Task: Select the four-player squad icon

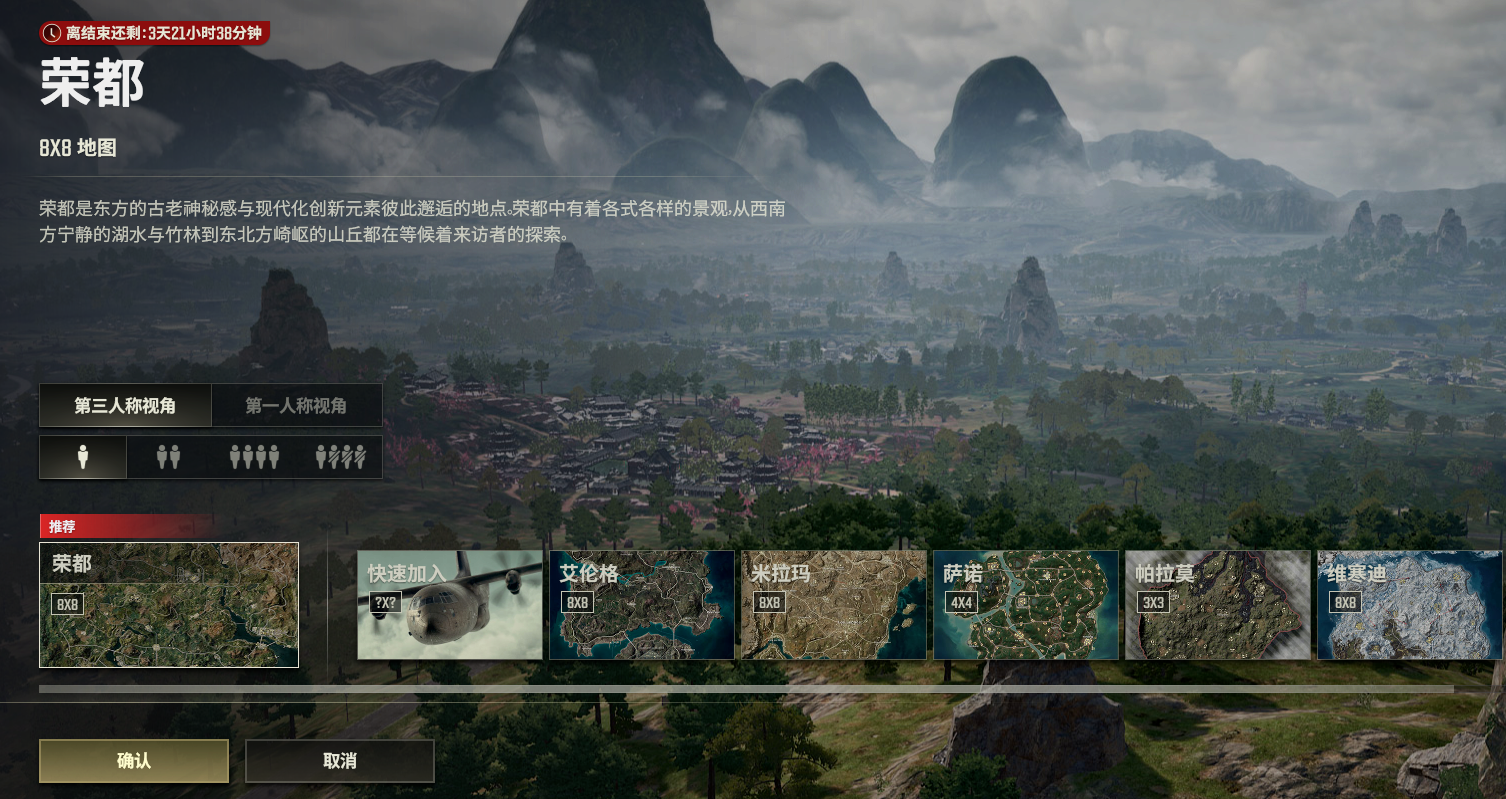Action: [255, 456]
